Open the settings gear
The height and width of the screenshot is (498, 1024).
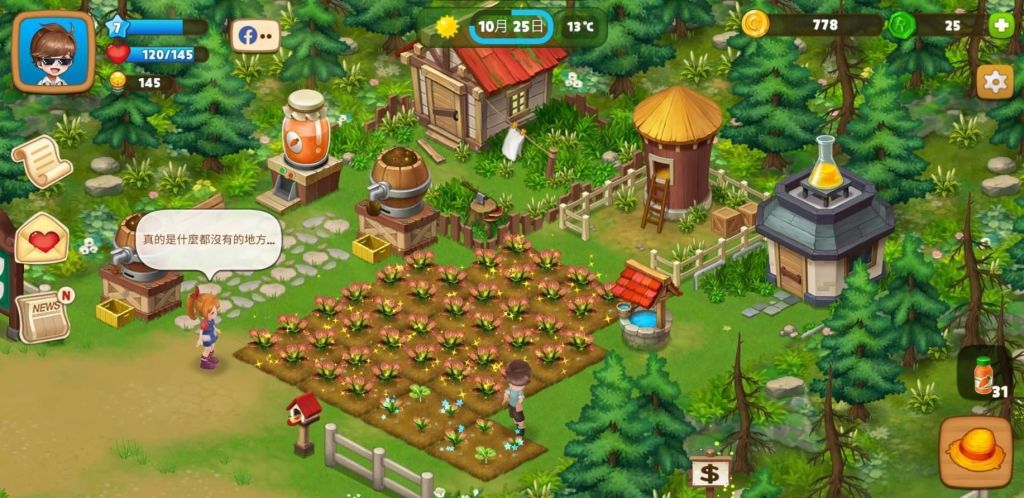point(994,82)
